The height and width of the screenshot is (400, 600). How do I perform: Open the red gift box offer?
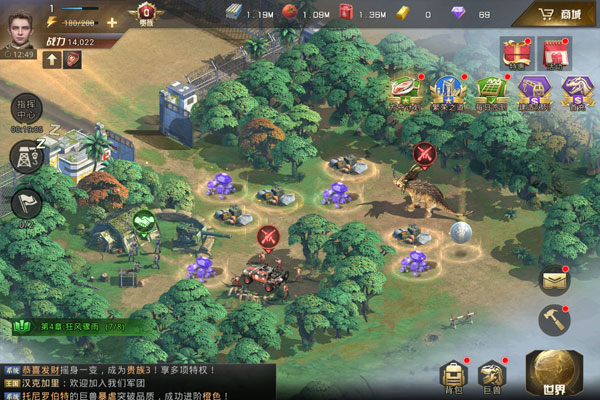[517, 52]
